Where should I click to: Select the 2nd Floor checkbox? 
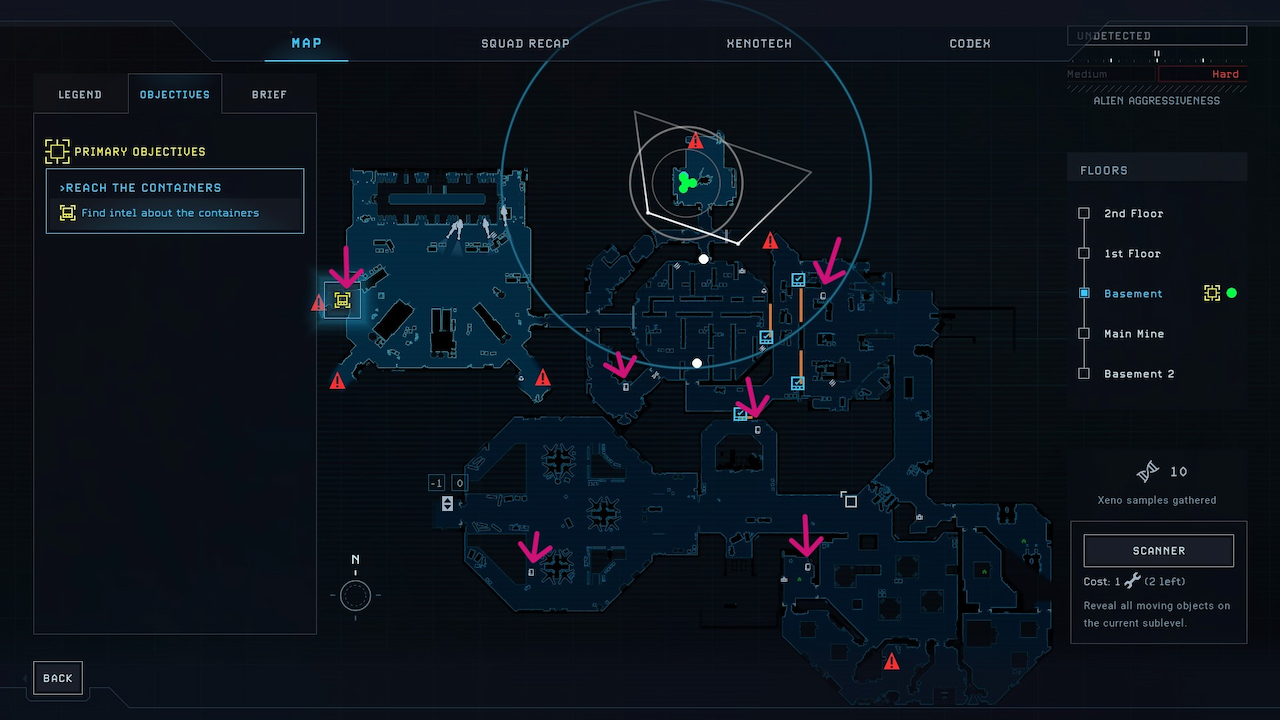click(x=1084, y=213)
